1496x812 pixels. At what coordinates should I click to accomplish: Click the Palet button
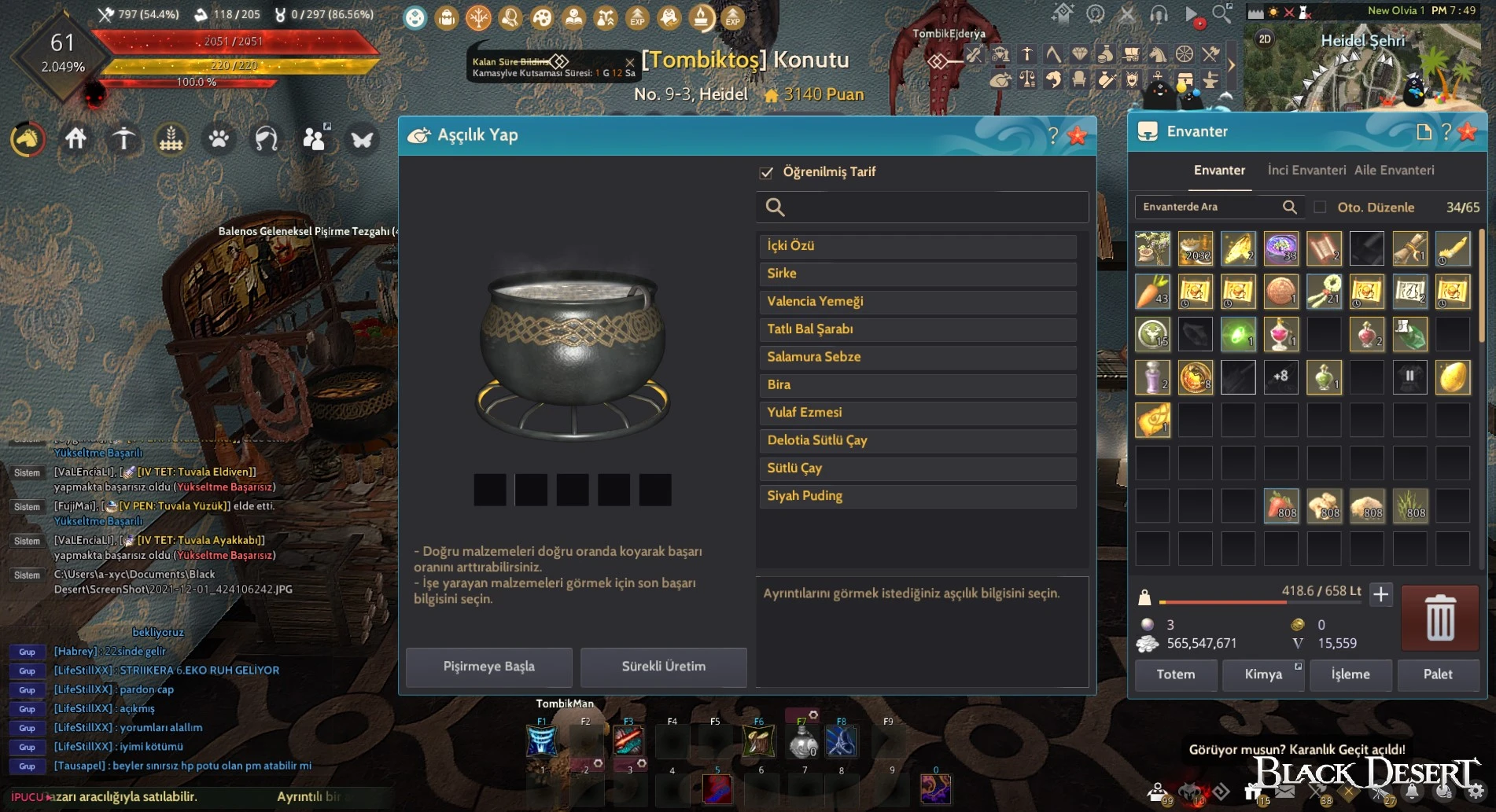(1438, 674)
